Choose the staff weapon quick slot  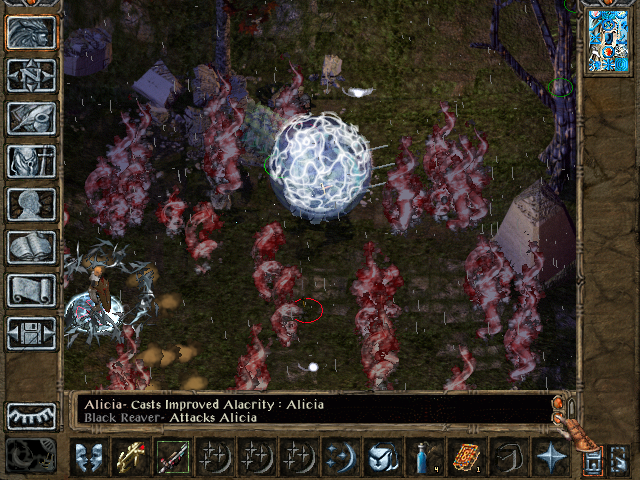(x=172, y=457)
